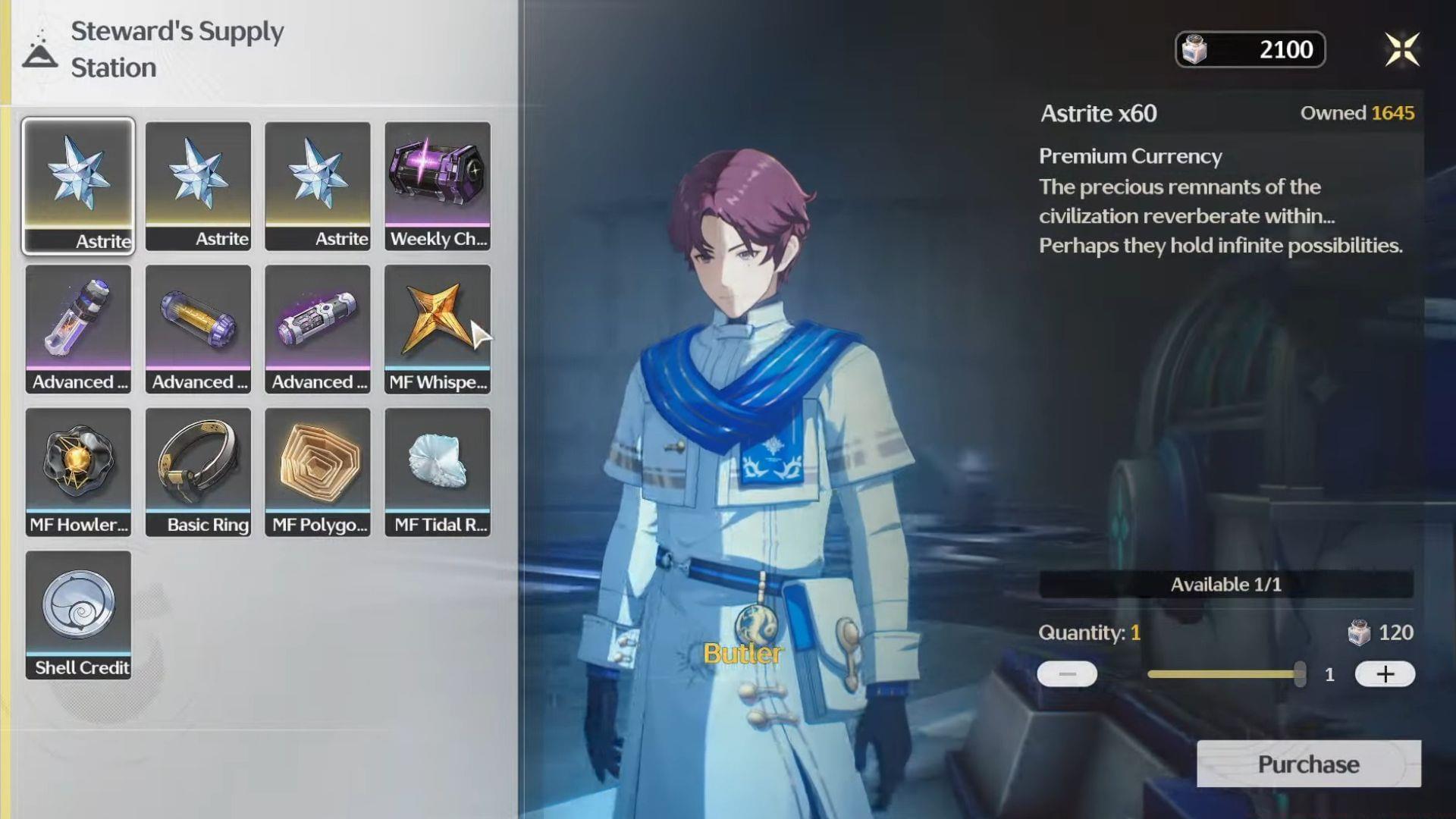The width and height of the screenshot is (1456, 819).
Task: Close the Steward's Supply Station shop
Action: tap(1402, 50)
